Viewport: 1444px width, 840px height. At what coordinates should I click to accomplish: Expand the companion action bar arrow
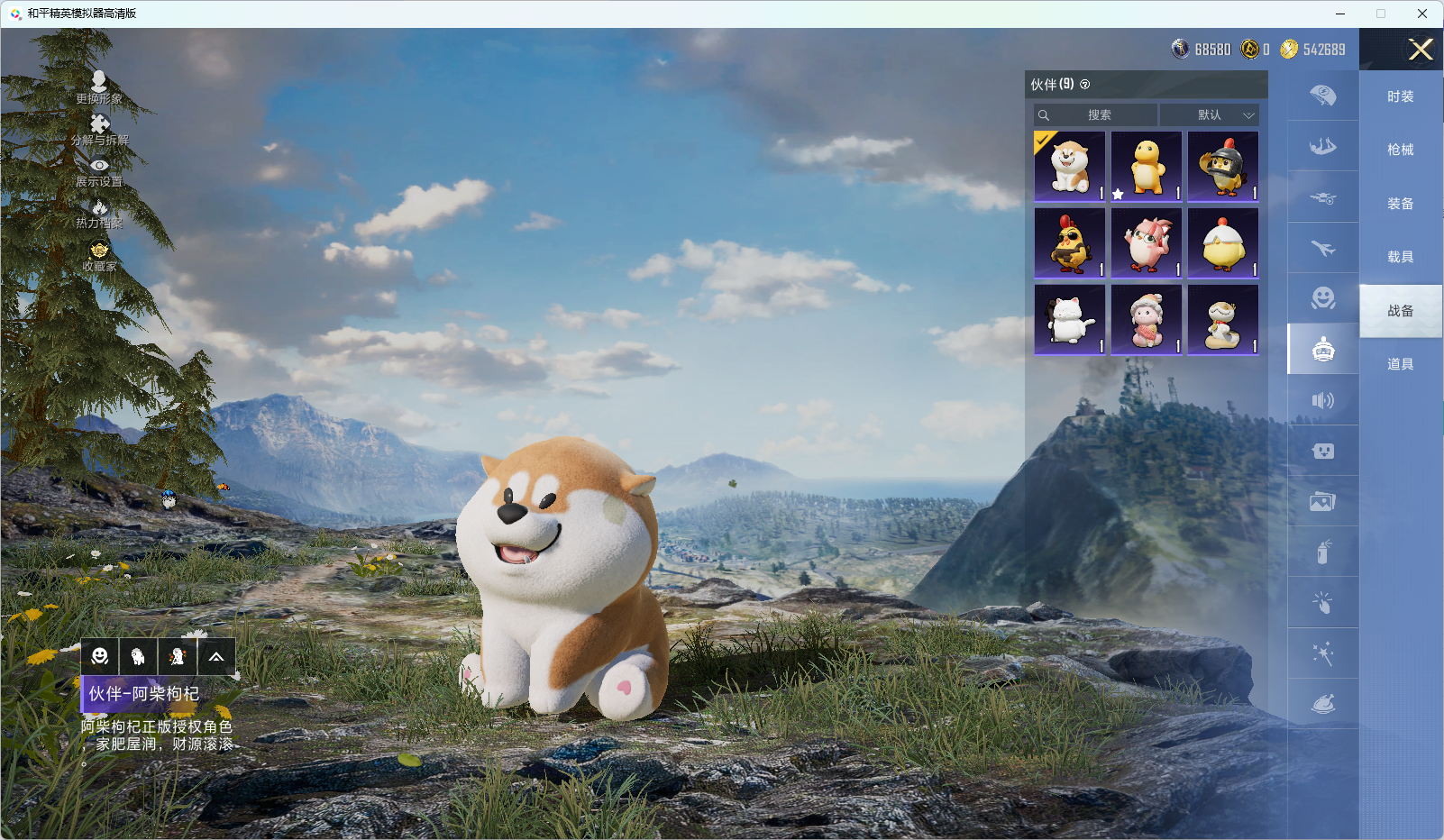tap(216, 657)
